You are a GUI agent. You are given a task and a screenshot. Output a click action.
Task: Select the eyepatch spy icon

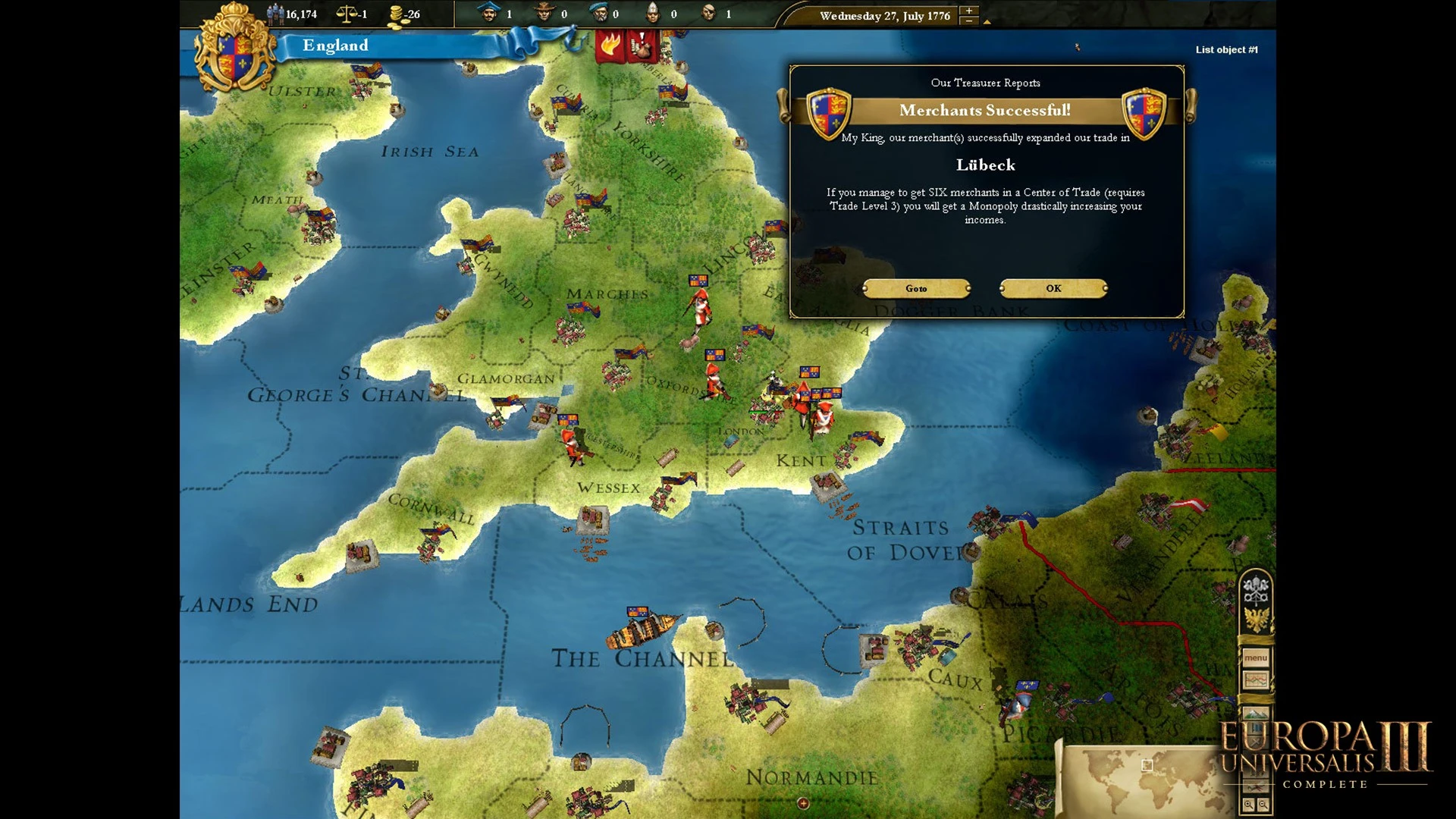click(709, 13)
